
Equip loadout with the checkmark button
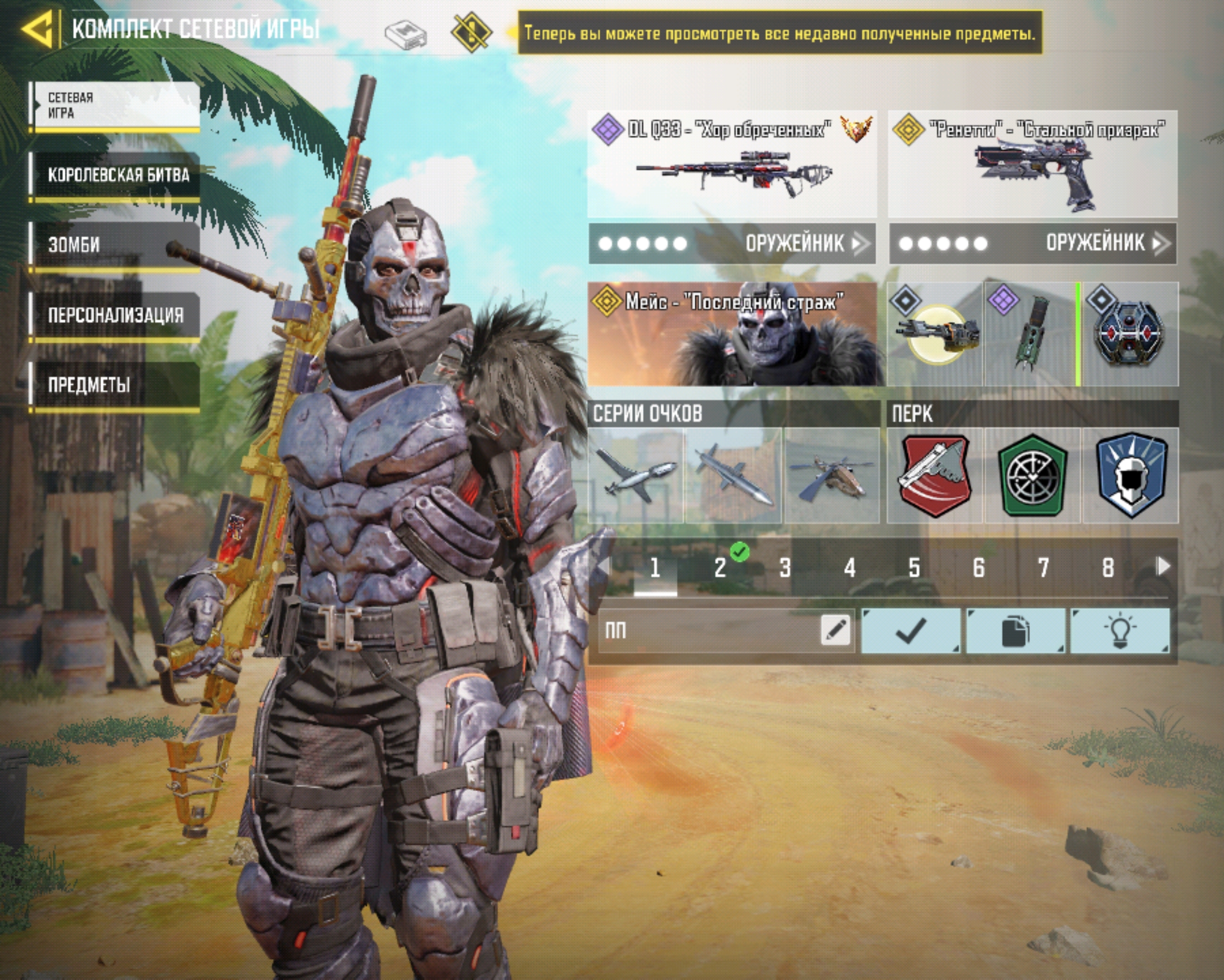(x=910, y=630)
